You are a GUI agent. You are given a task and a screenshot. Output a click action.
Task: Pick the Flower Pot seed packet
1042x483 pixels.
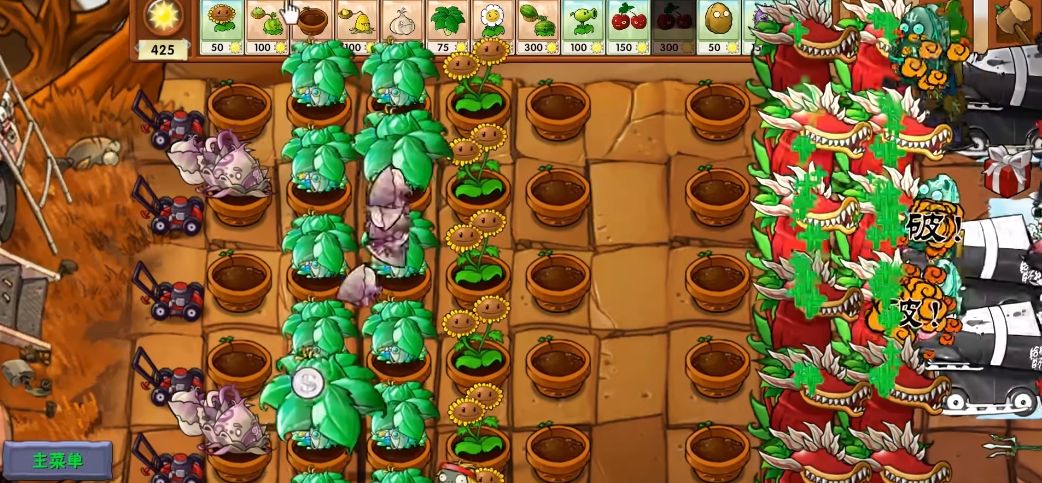click(x=312, y=26)
